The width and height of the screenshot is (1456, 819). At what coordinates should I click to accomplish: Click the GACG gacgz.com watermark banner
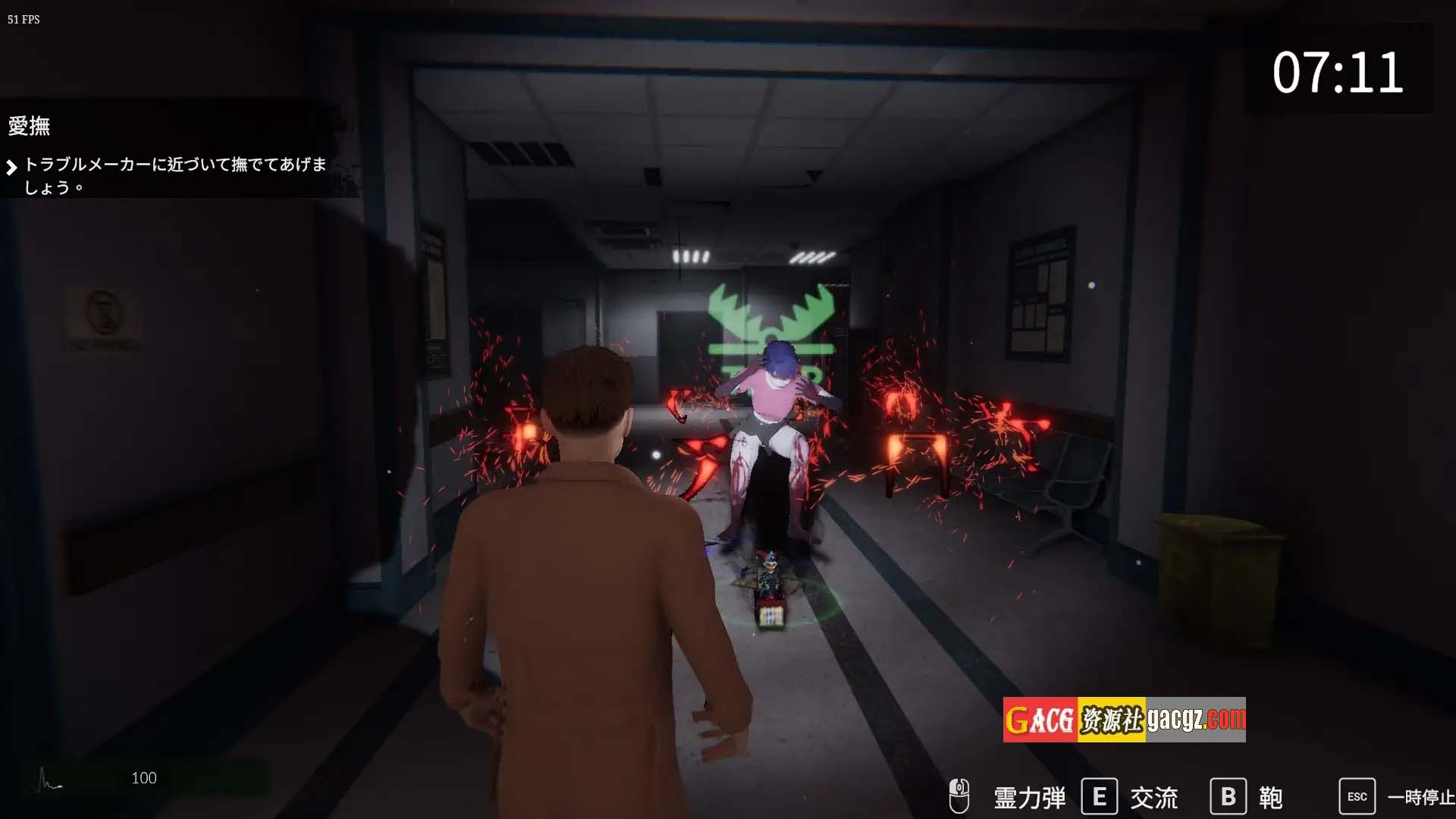point(1124,720)
